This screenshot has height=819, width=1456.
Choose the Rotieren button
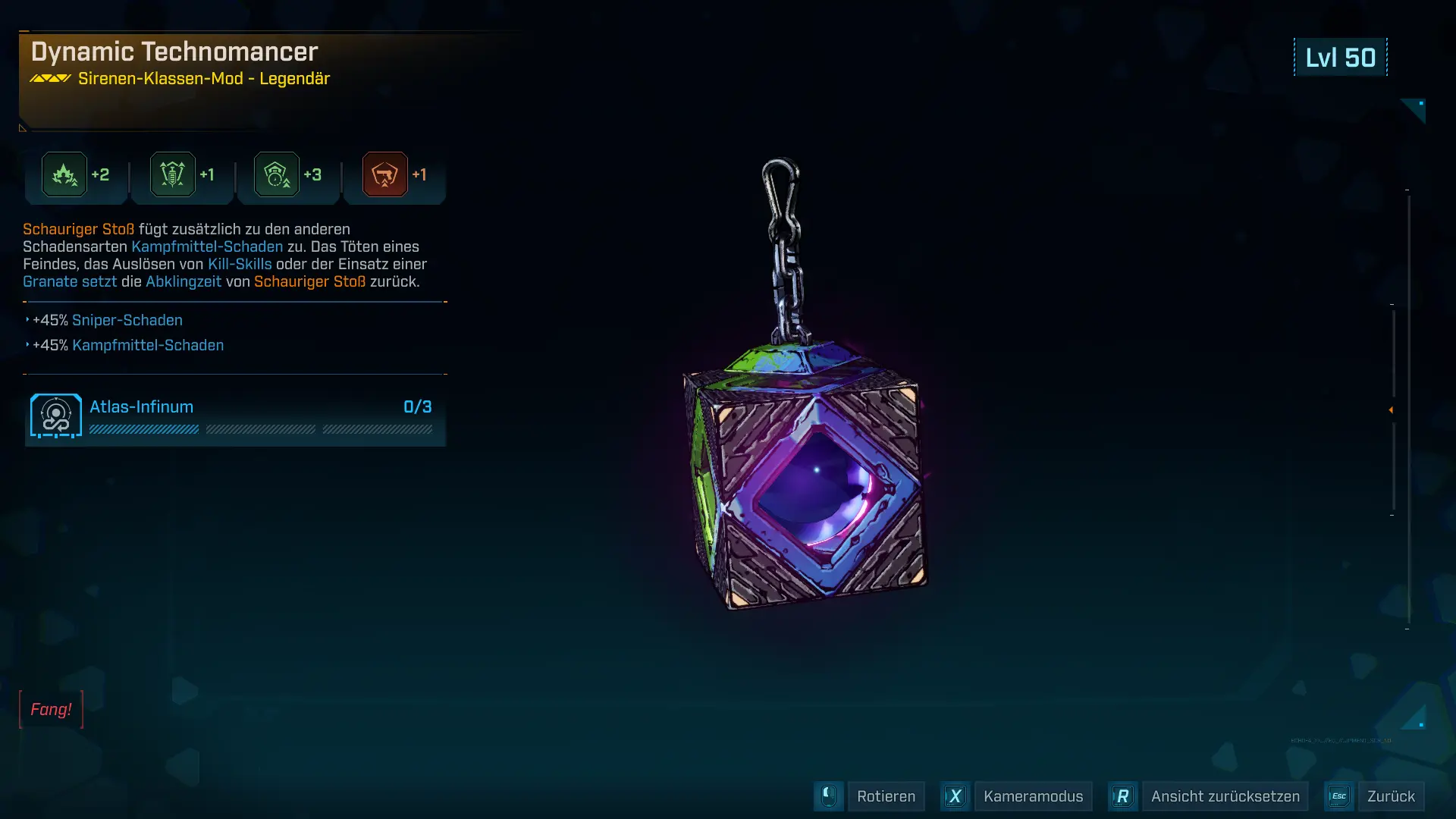click(x=885, y=796)
